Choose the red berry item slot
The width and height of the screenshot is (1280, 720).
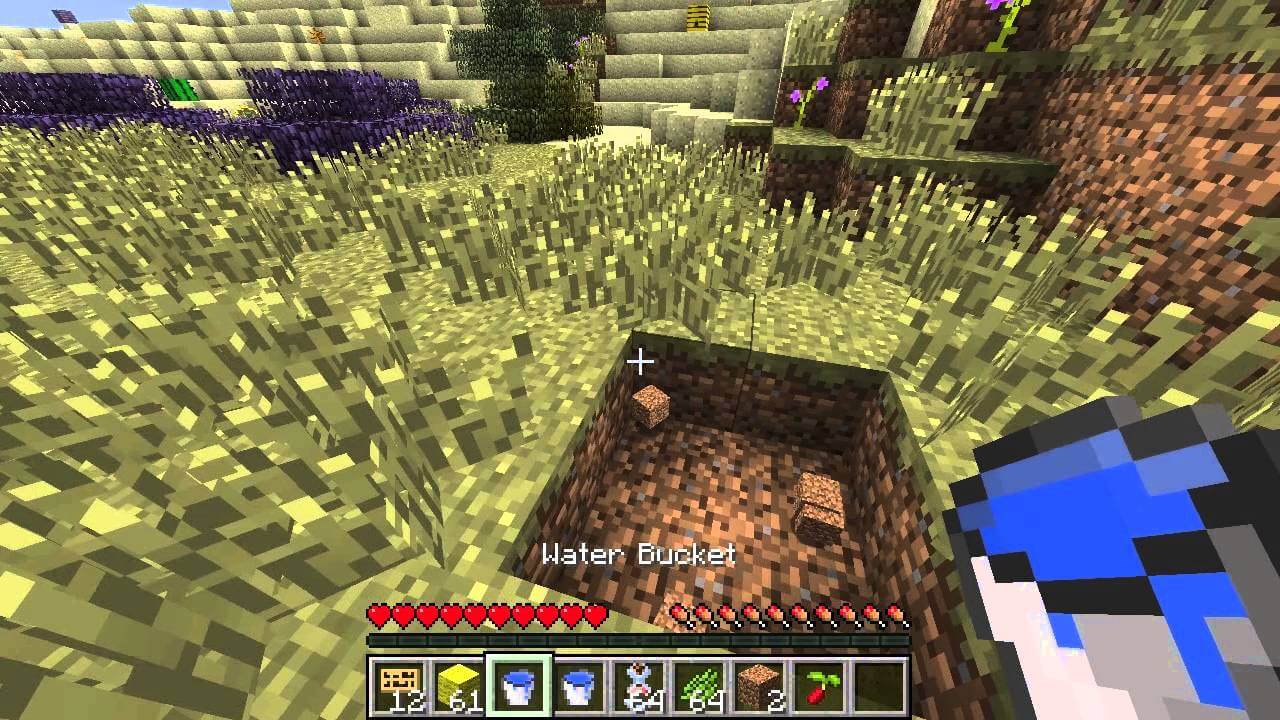pyautogui.click(x=818, y=686)
